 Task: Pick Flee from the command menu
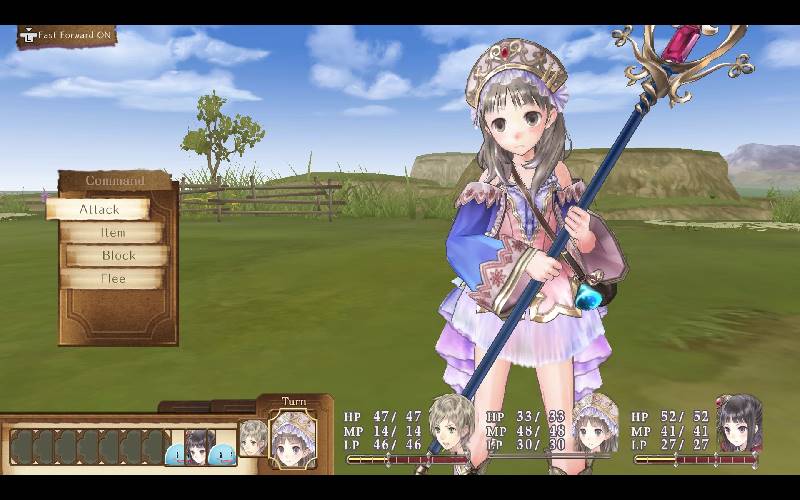pos(112,279)
